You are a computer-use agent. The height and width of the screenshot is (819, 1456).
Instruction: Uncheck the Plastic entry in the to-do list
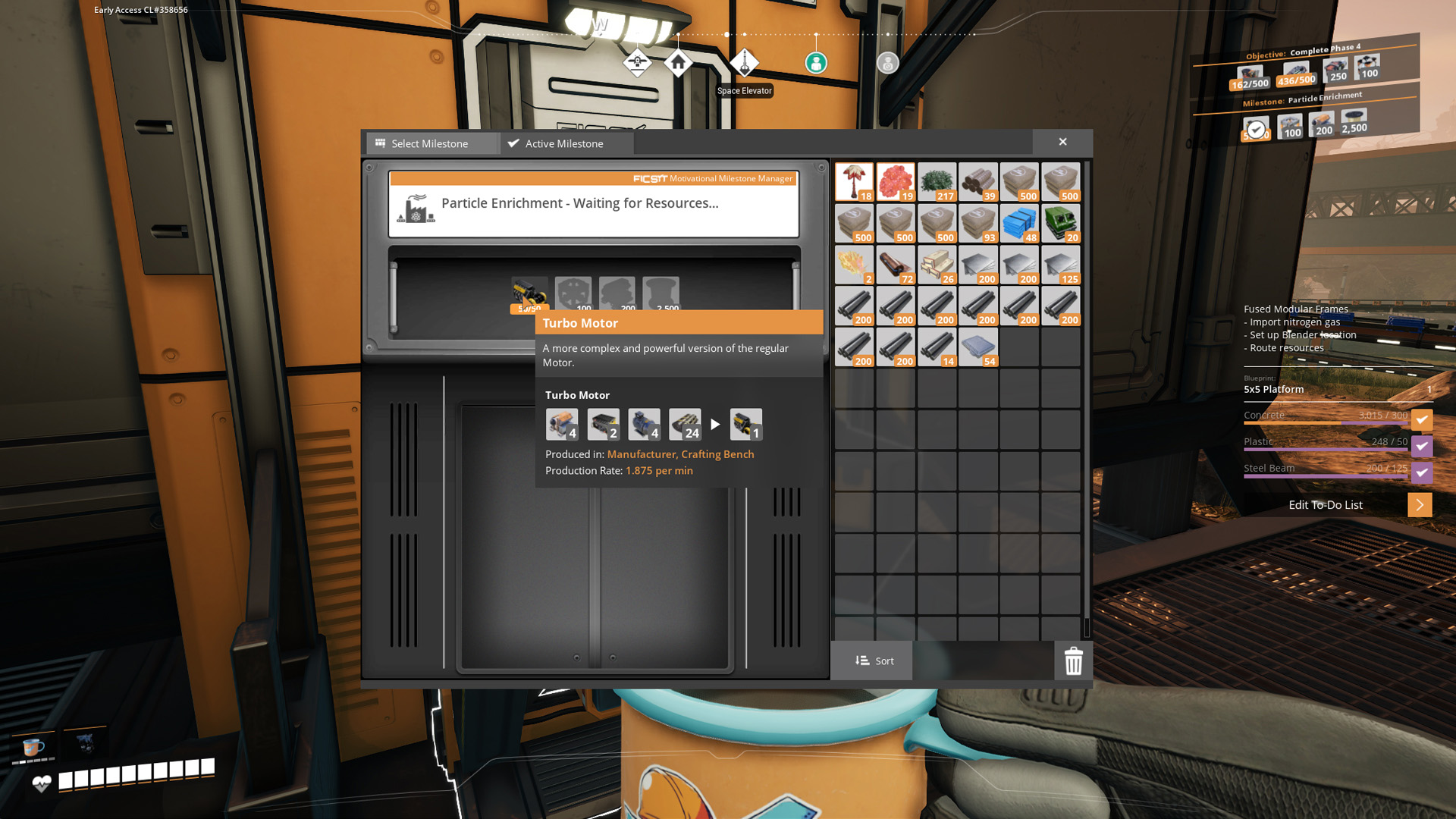(x=1422, y=446)
